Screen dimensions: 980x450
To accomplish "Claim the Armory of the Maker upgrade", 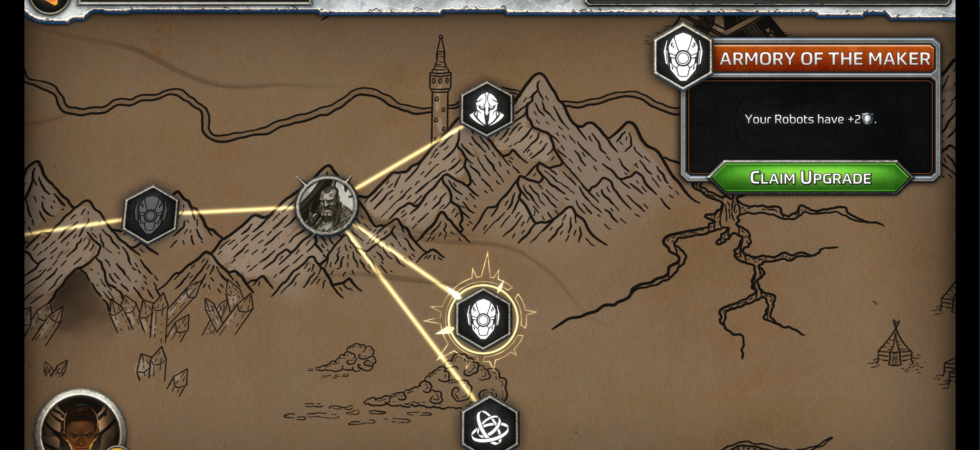I will (x=810, y=178).
